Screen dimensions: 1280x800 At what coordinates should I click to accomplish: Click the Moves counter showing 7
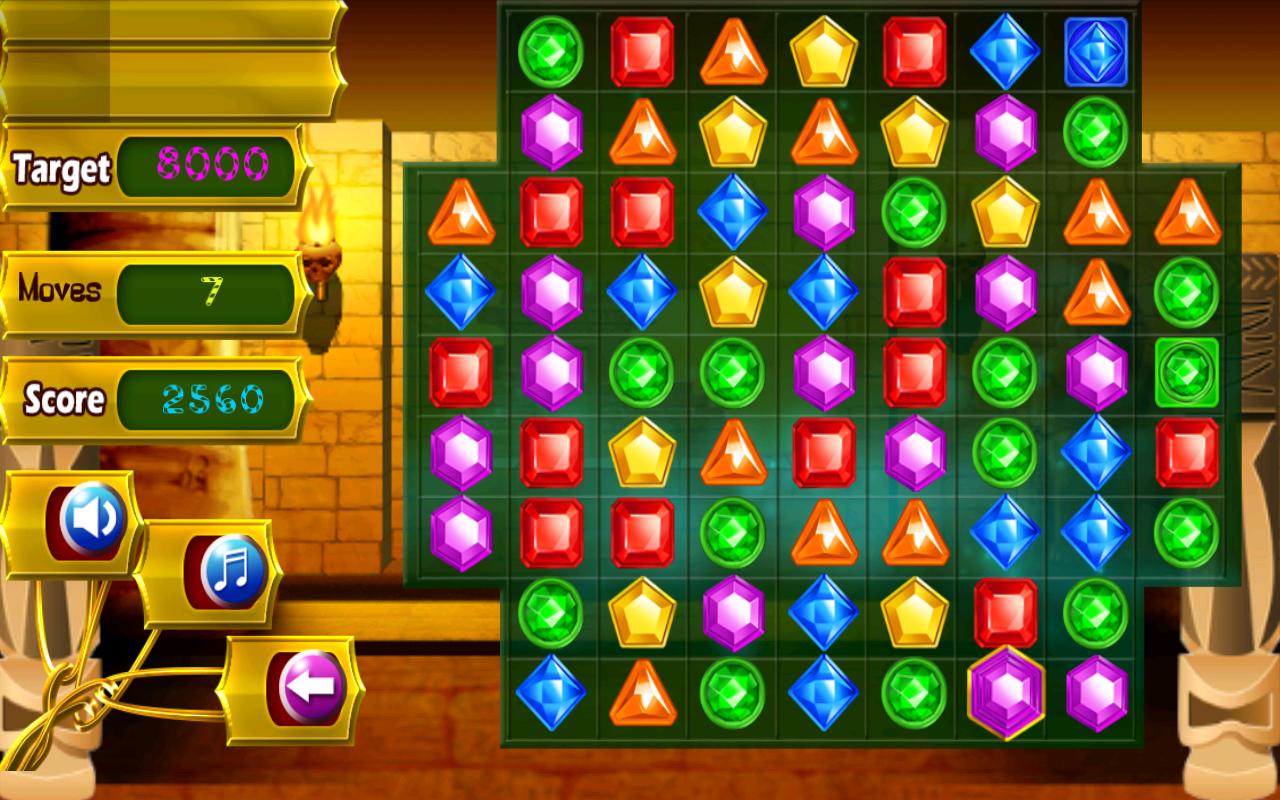[210, 290]
